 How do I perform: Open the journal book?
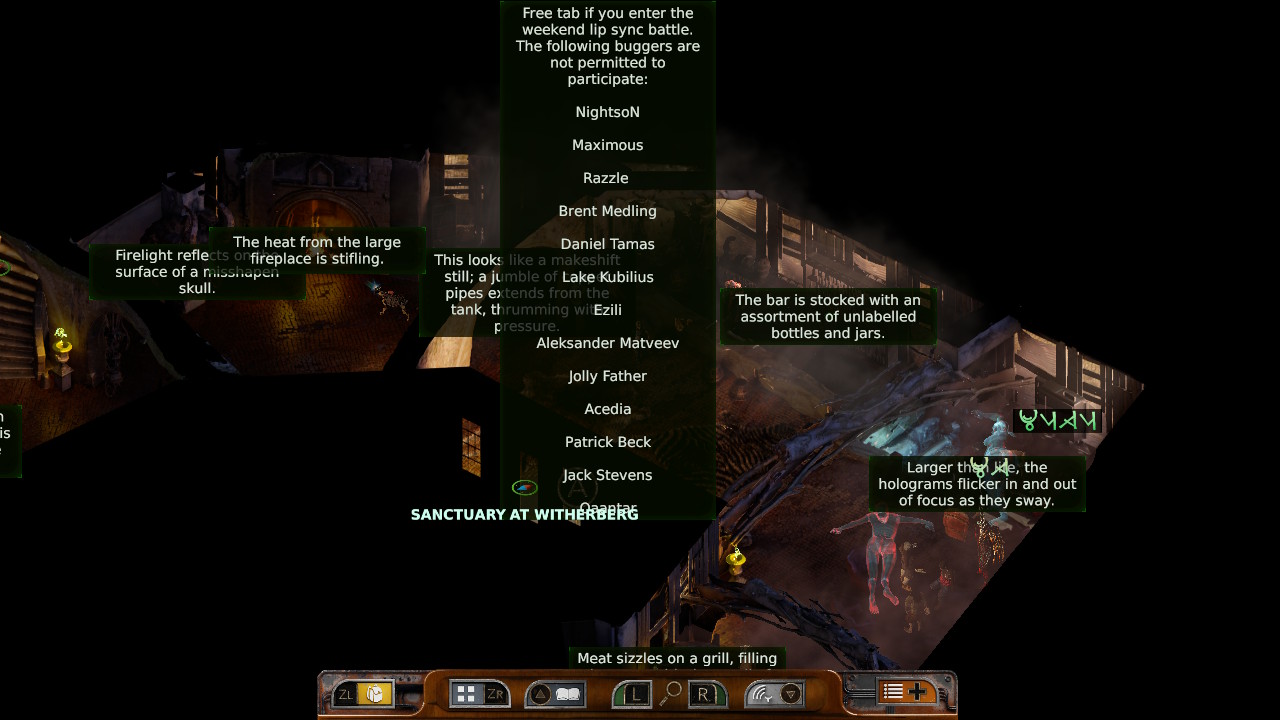568,694
